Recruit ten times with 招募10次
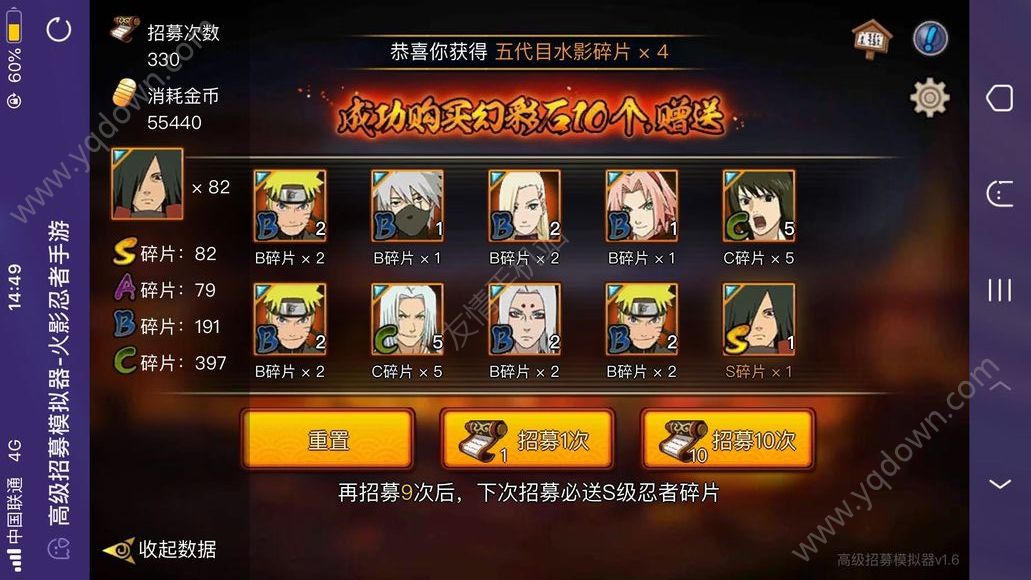The image size is (1031, 580). (x=727, y=439)
